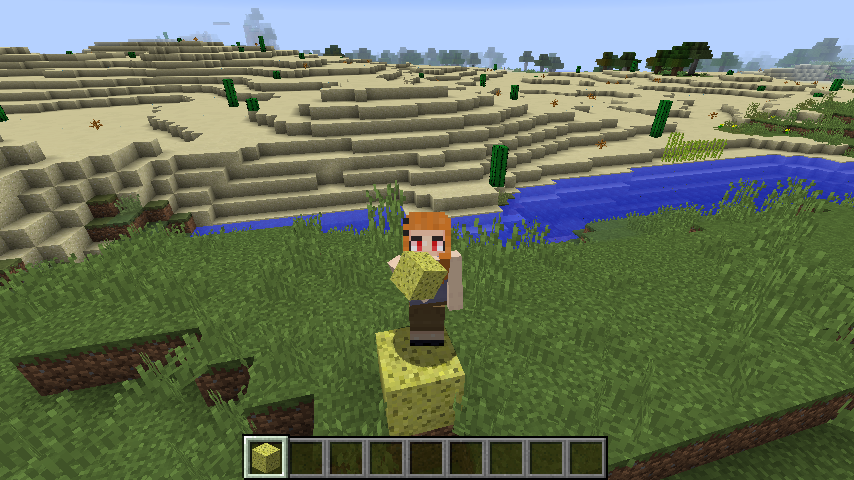Select the sponge block hotbar slot
Screen dimensions: 854x480
[x=266, y=457]
